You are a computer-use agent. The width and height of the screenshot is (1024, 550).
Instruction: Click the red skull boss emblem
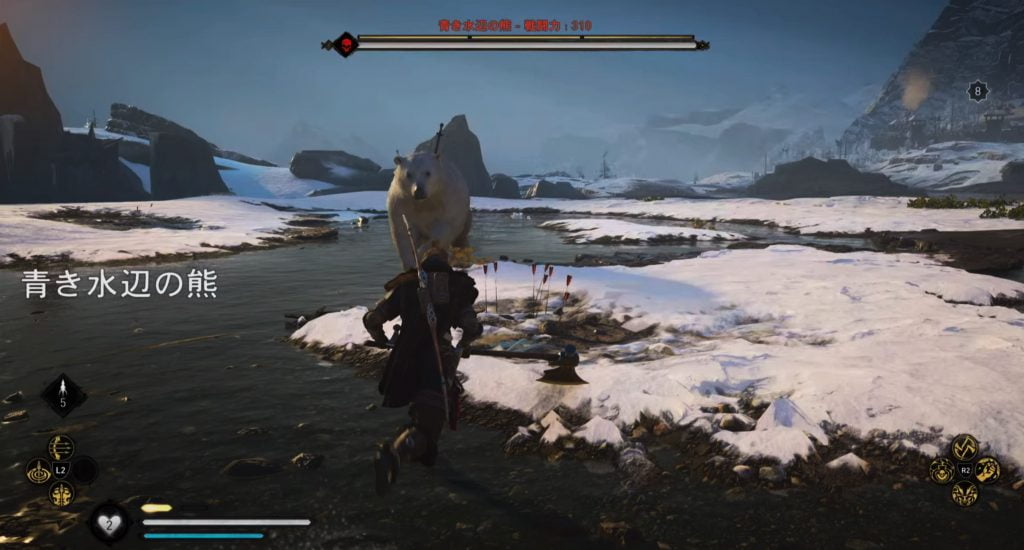click(x=345, y=44)
